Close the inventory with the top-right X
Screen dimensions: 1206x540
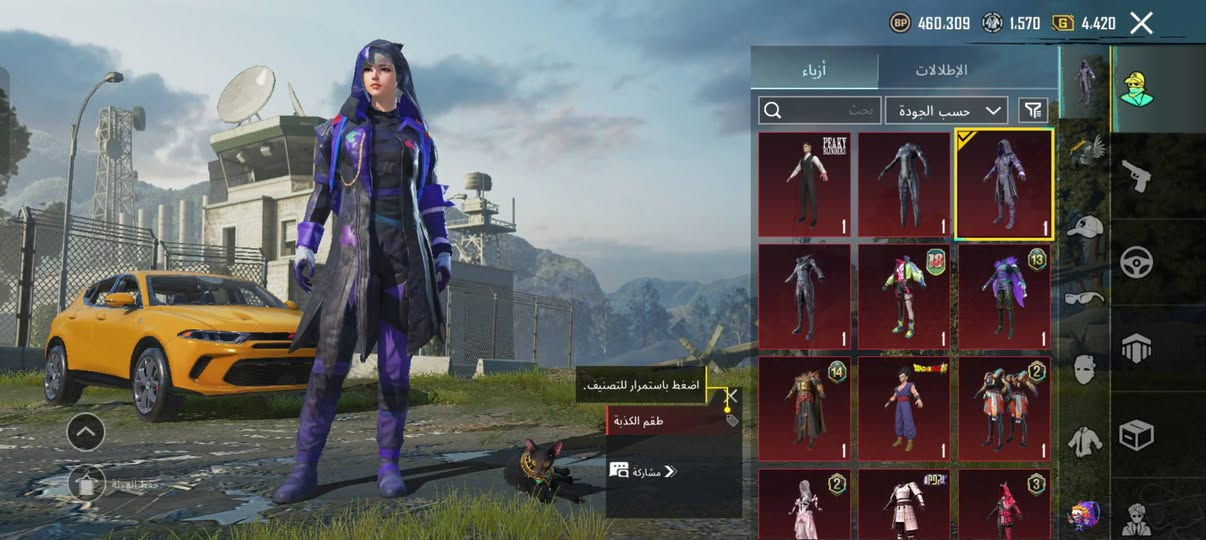tap(1141, 23)
